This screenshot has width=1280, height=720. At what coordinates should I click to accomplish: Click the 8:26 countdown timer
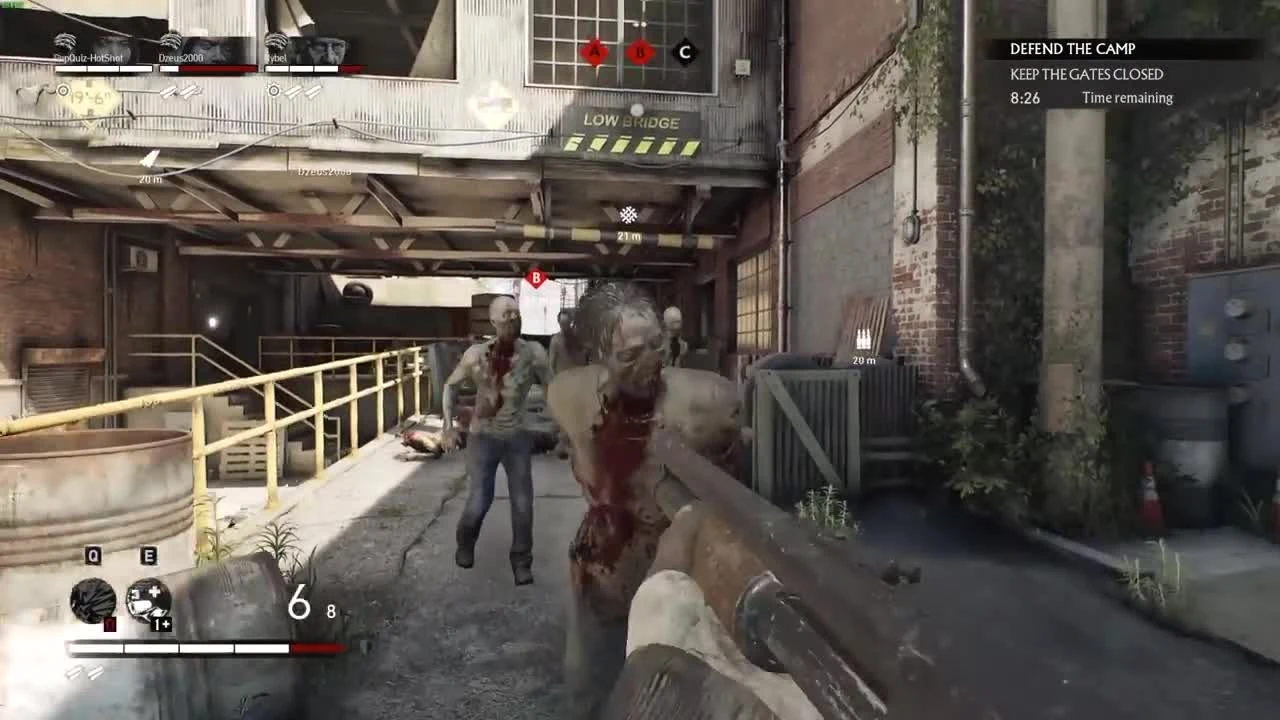(x=1024, y=98)
